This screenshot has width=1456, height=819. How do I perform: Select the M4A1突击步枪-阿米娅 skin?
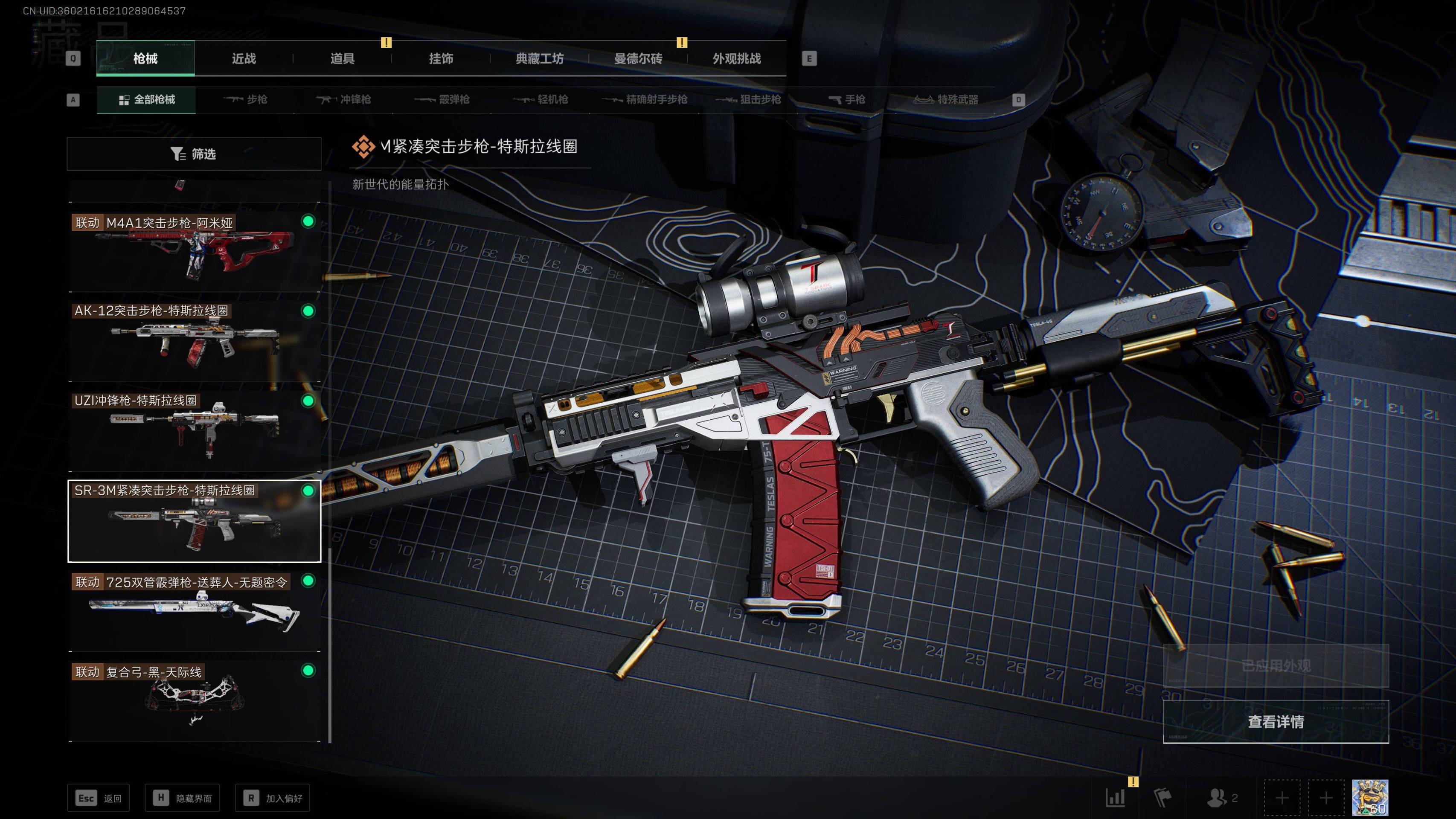coord(194,252)
